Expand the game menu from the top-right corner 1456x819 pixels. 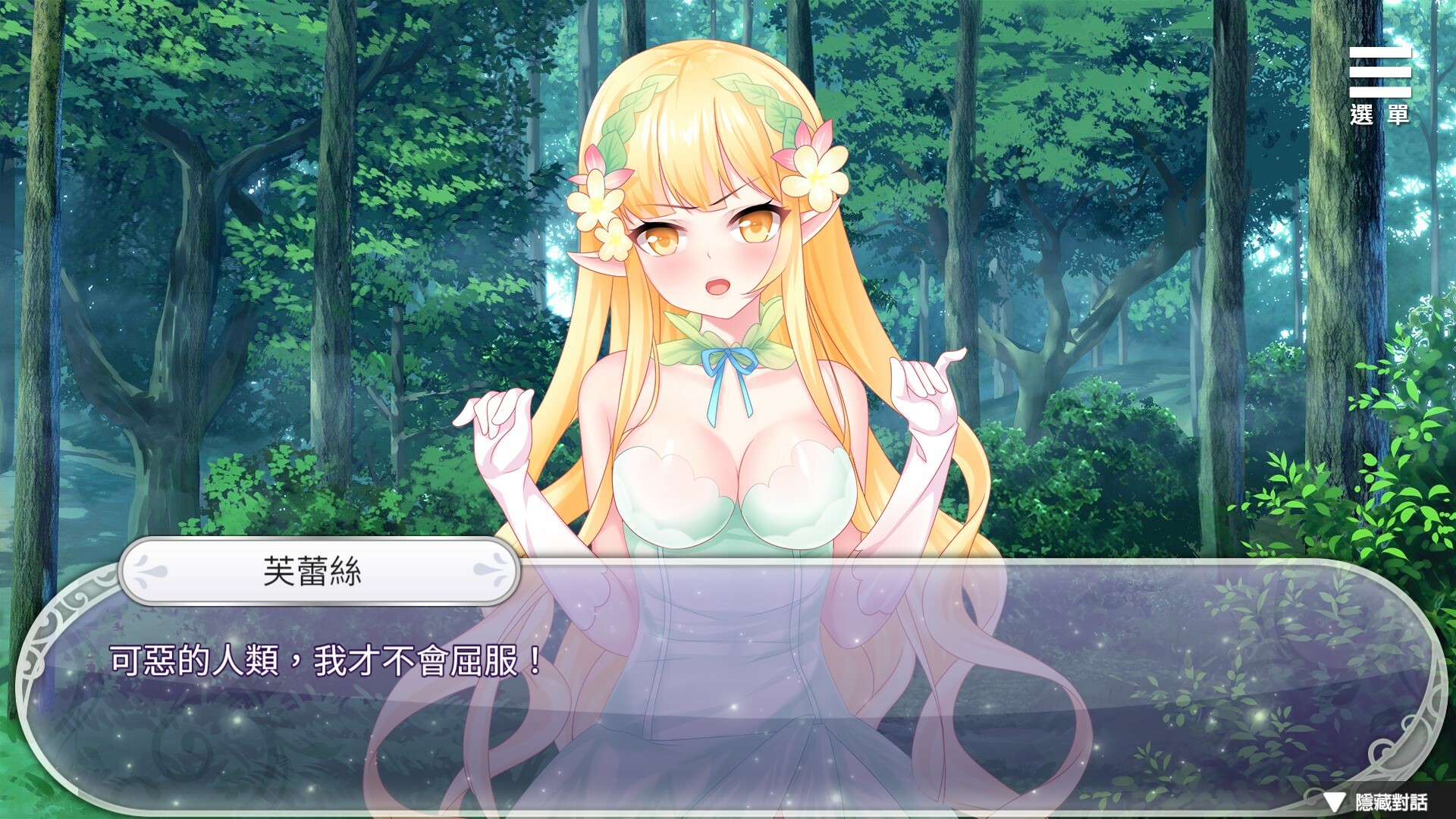pos(1382,72)
